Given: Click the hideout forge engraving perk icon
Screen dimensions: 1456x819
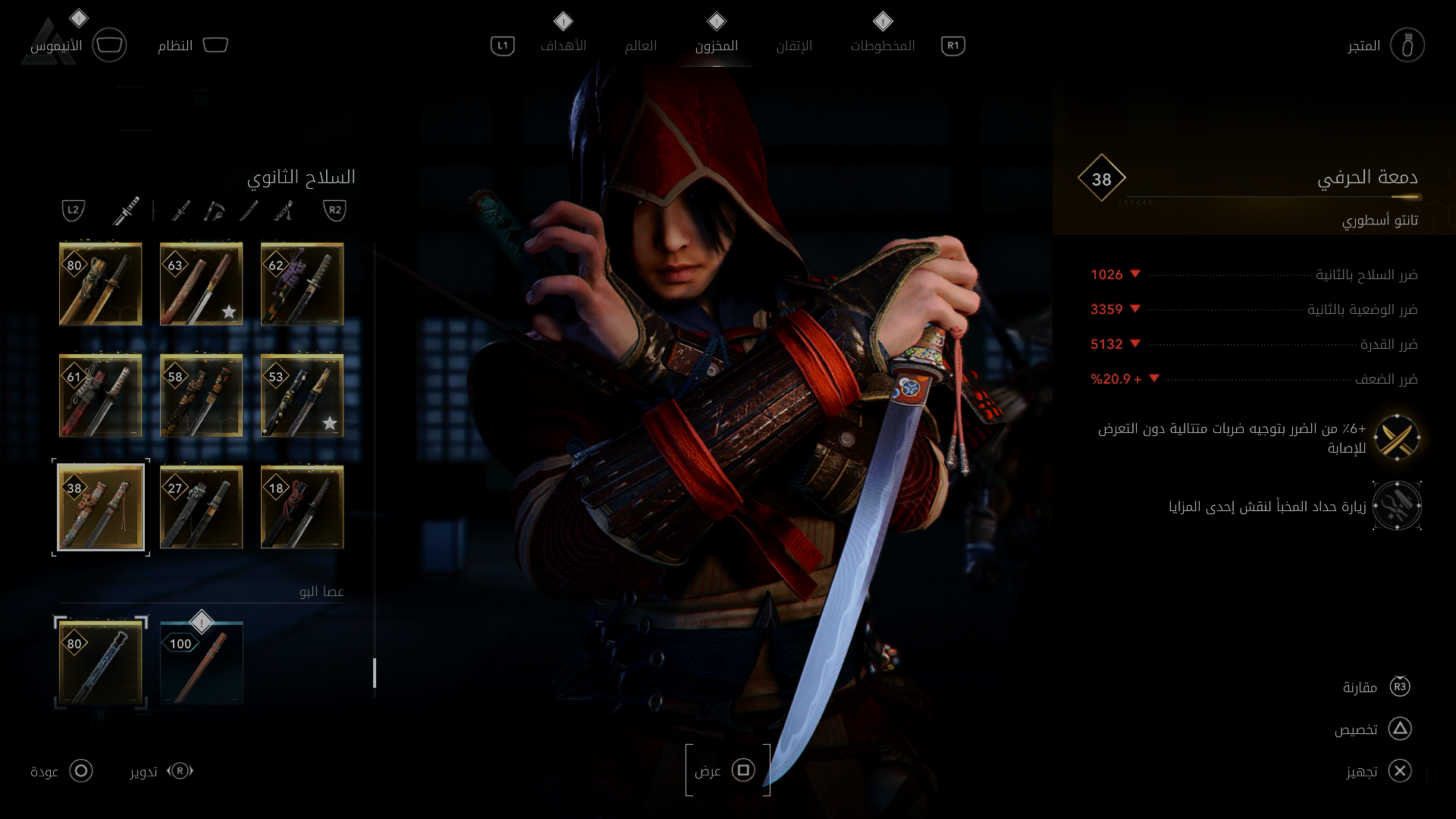Looking at the screenshot, I should [1397, 506].
